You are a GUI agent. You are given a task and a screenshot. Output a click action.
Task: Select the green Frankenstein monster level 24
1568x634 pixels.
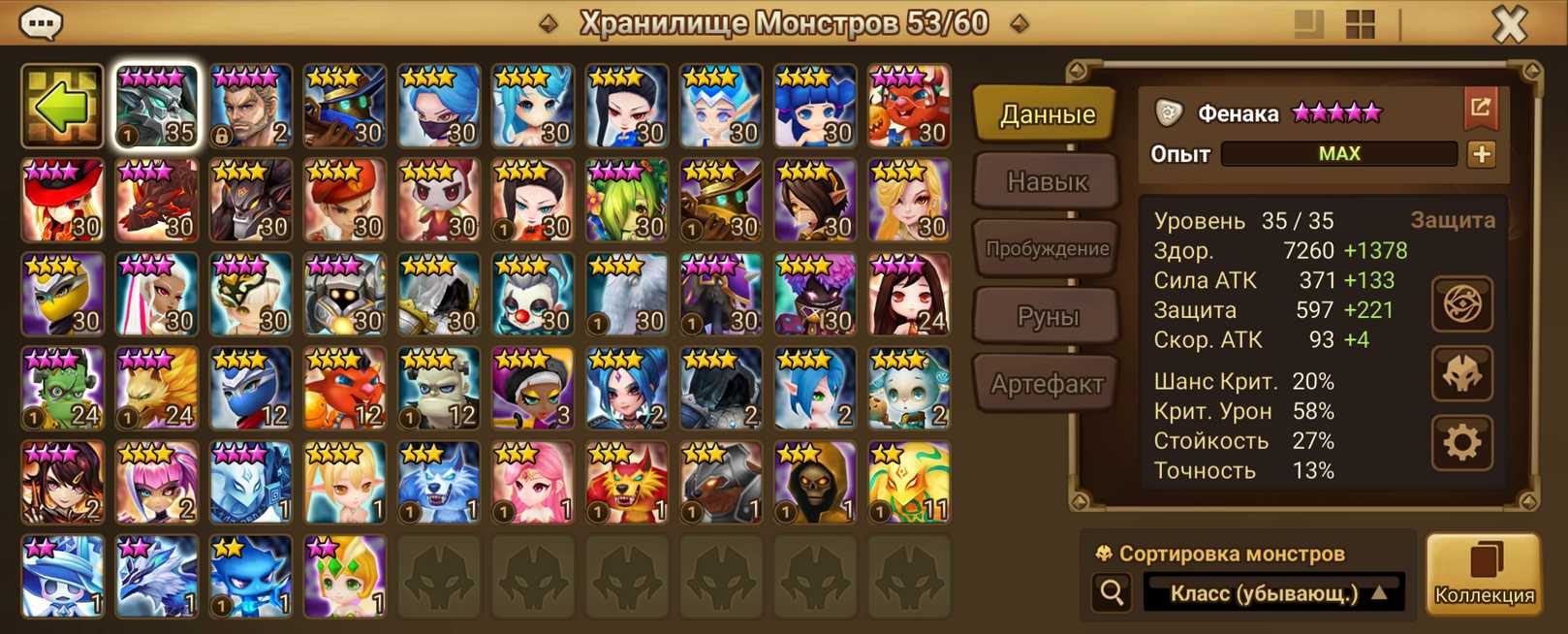click(63, 389)
